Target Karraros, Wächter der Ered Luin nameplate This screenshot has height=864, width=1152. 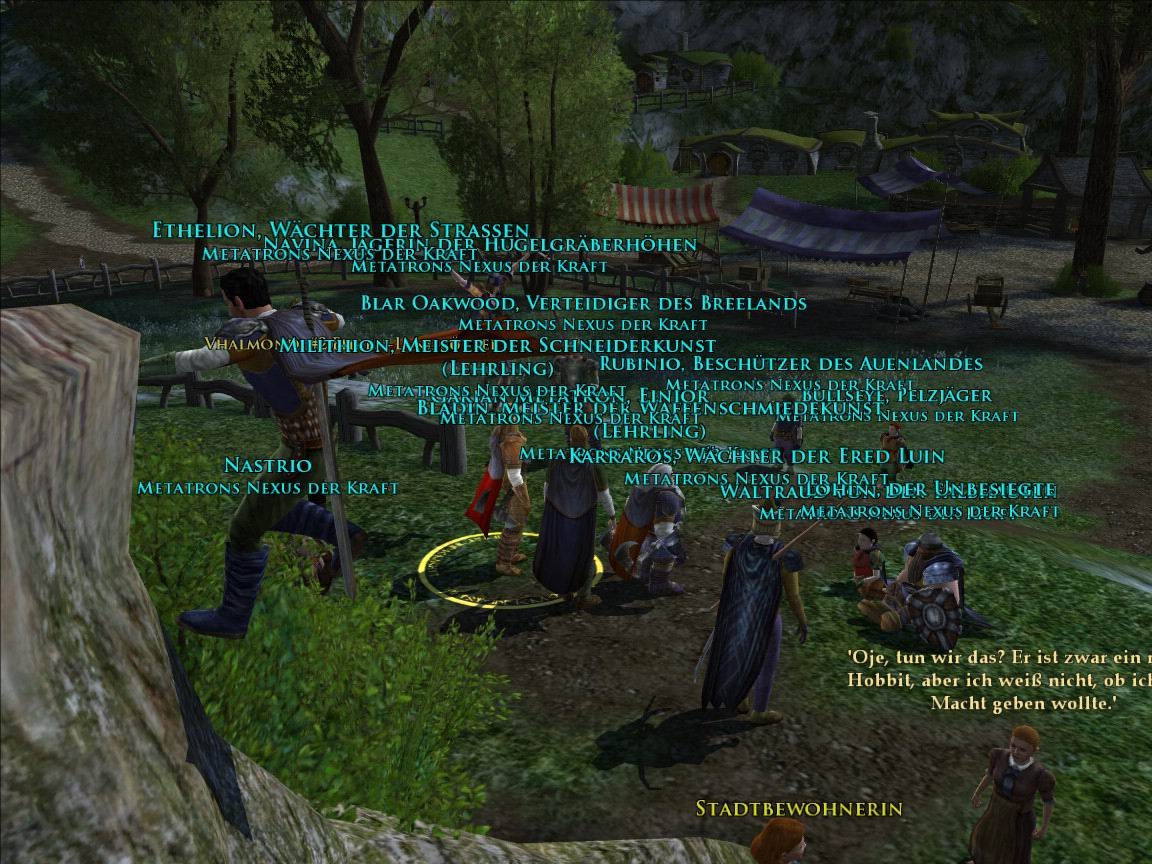pyautogui.click(x=757, y=457)
